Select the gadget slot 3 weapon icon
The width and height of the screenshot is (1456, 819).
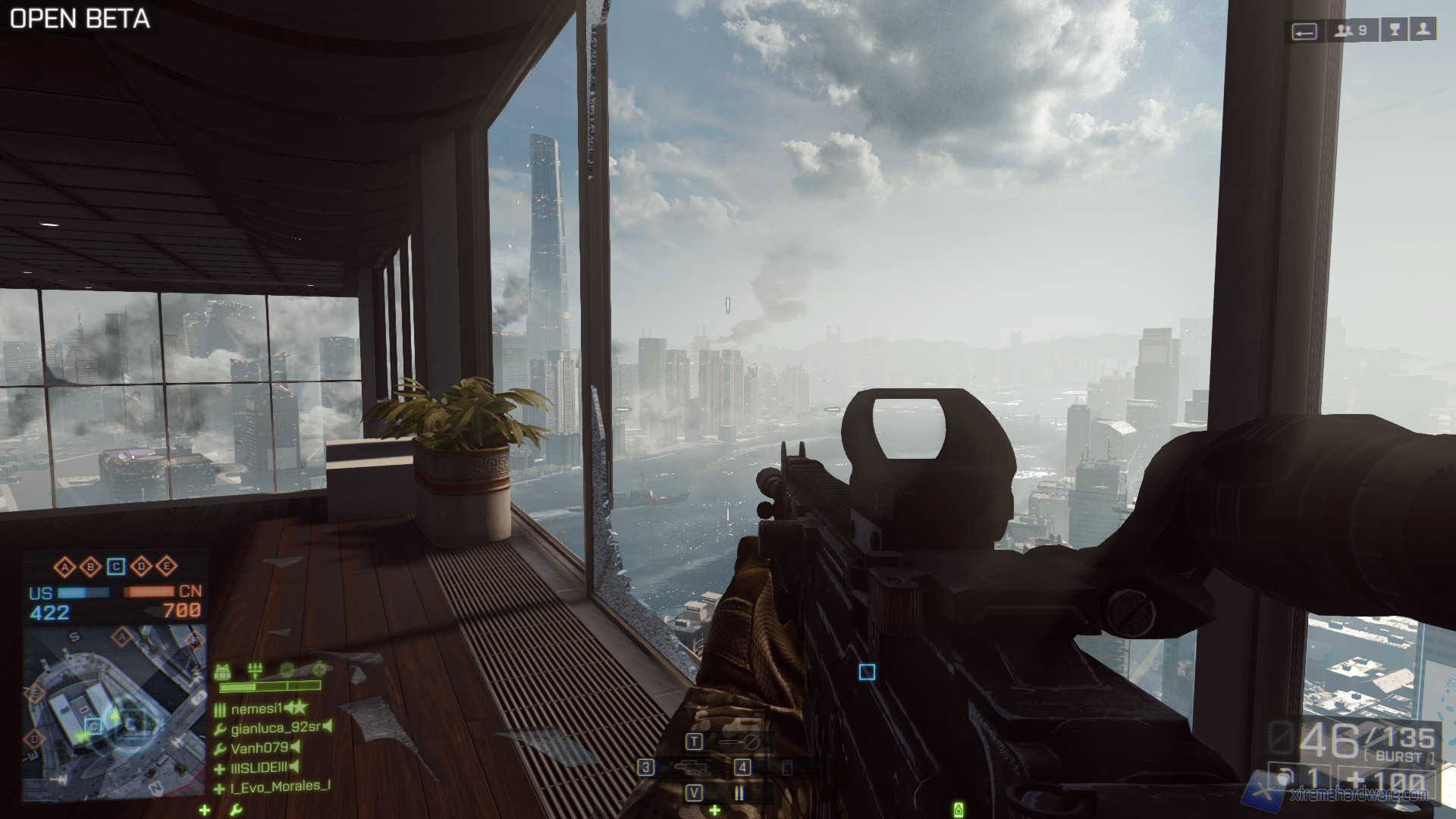[x=690, y=767]
